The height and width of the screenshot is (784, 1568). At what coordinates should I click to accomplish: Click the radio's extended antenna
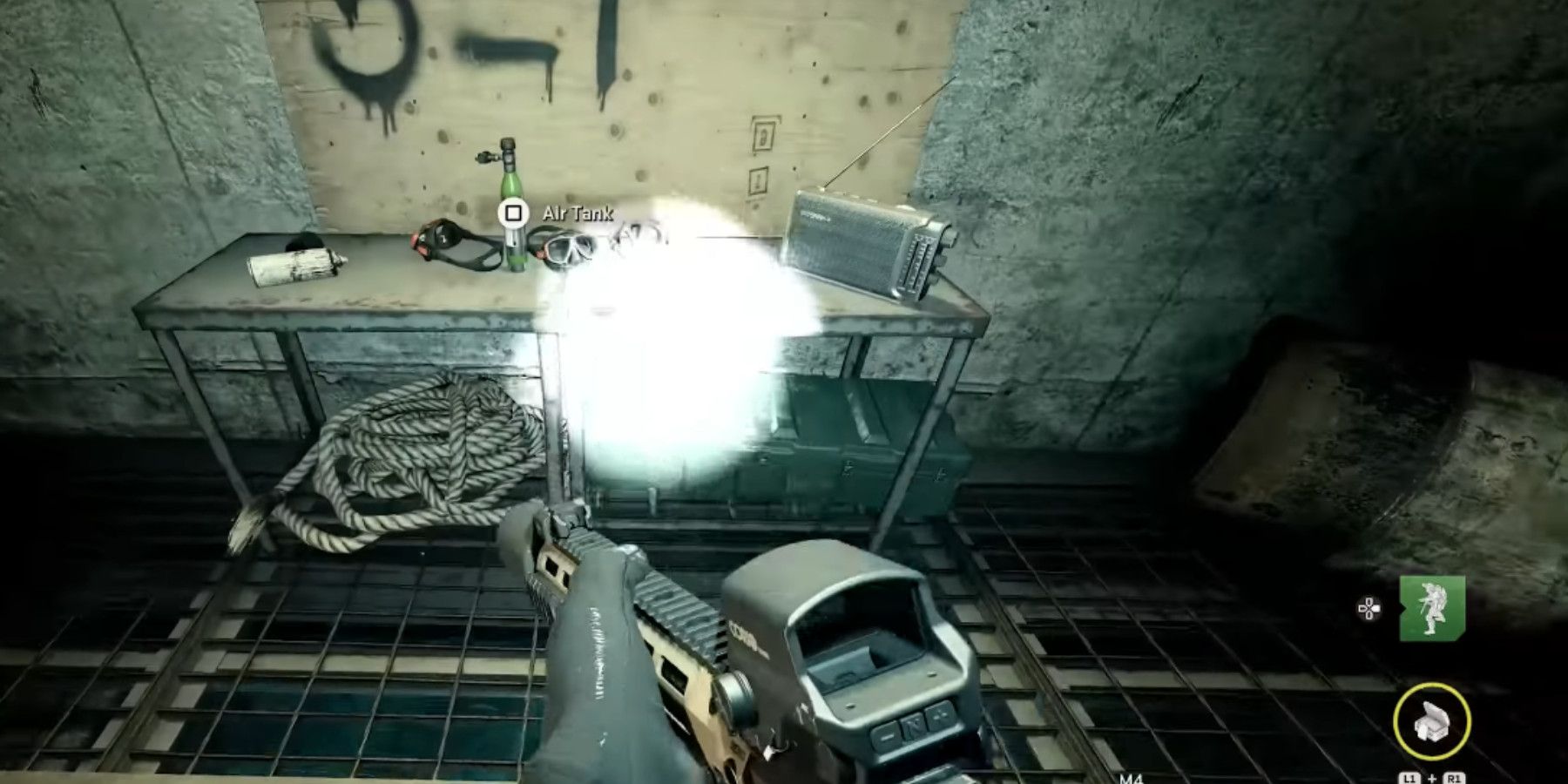[x=889, y=131]
